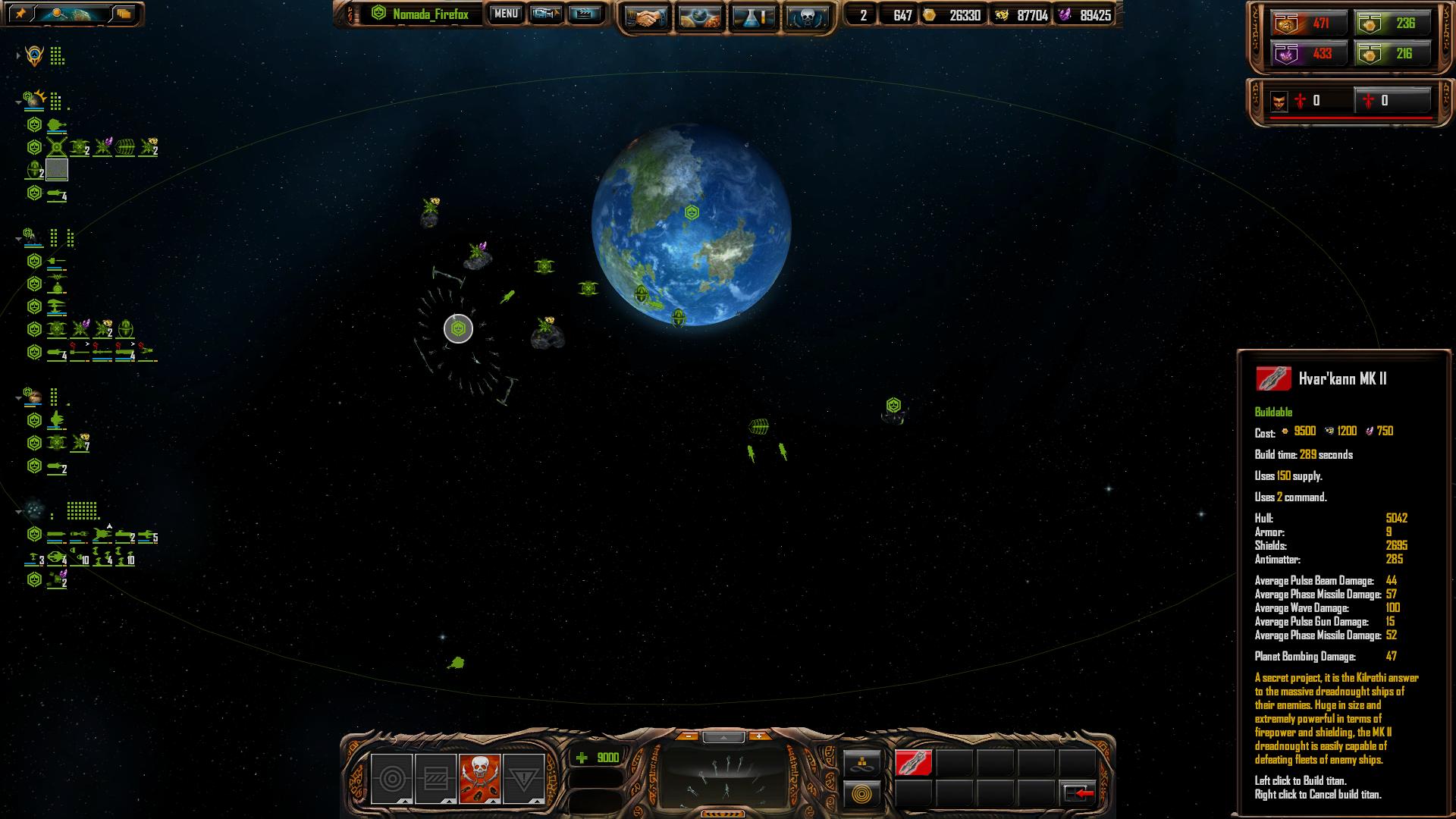Image resolution: width=1456 pixels, height=819 pixels.
Task: Click the gold rings button
Action: click(x=862, y=794)
